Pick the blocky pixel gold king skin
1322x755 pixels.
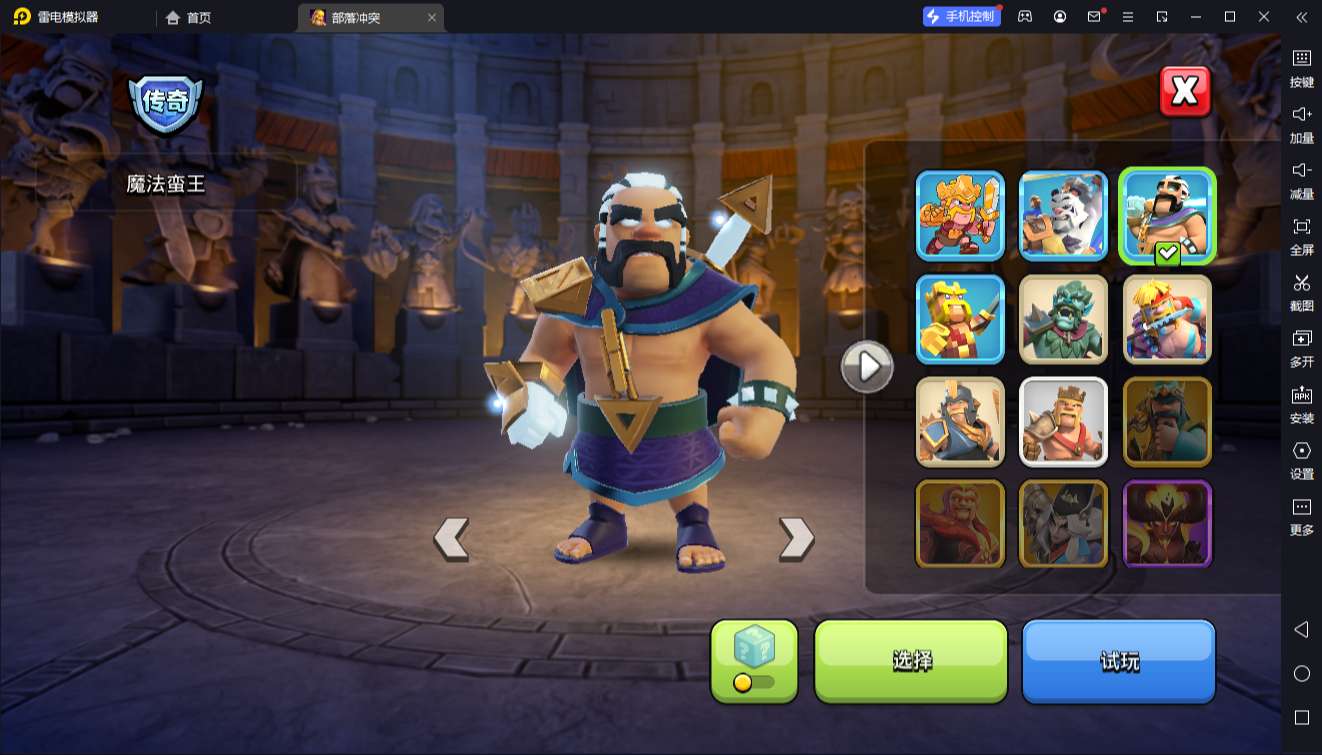(960, 319)
